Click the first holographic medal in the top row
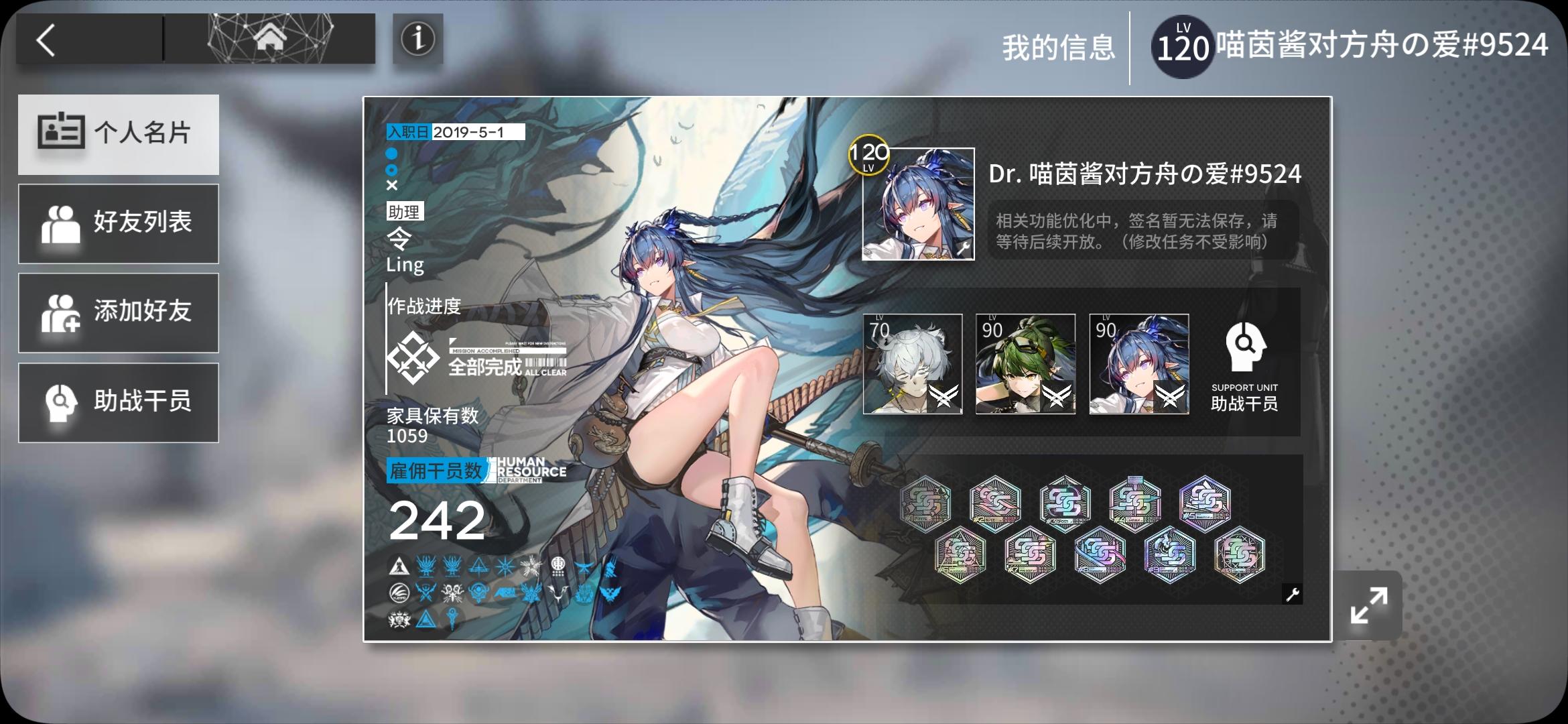 (927, 503)
